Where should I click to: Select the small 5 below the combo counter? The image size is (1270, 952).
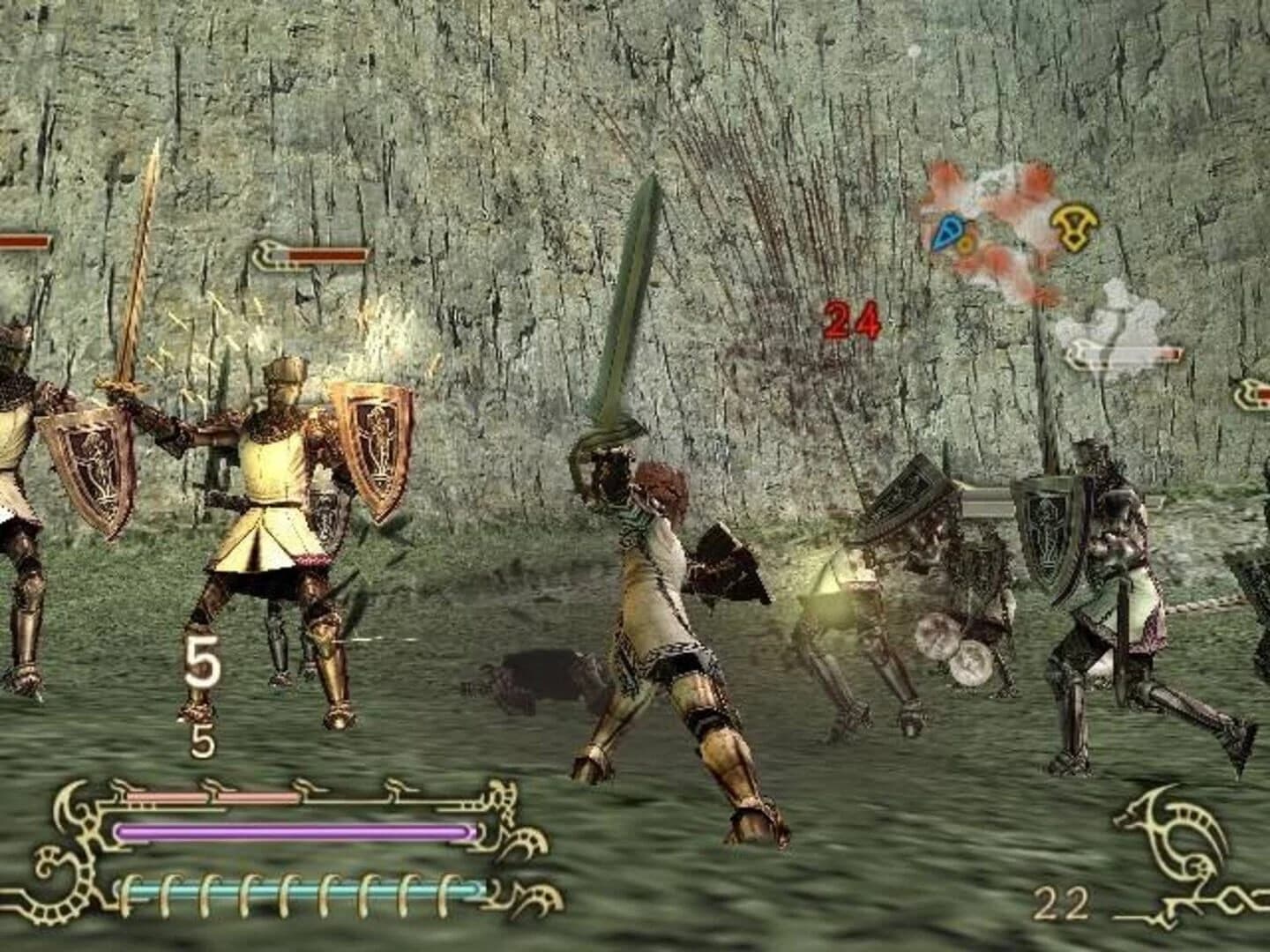click(x=204, y=740)
